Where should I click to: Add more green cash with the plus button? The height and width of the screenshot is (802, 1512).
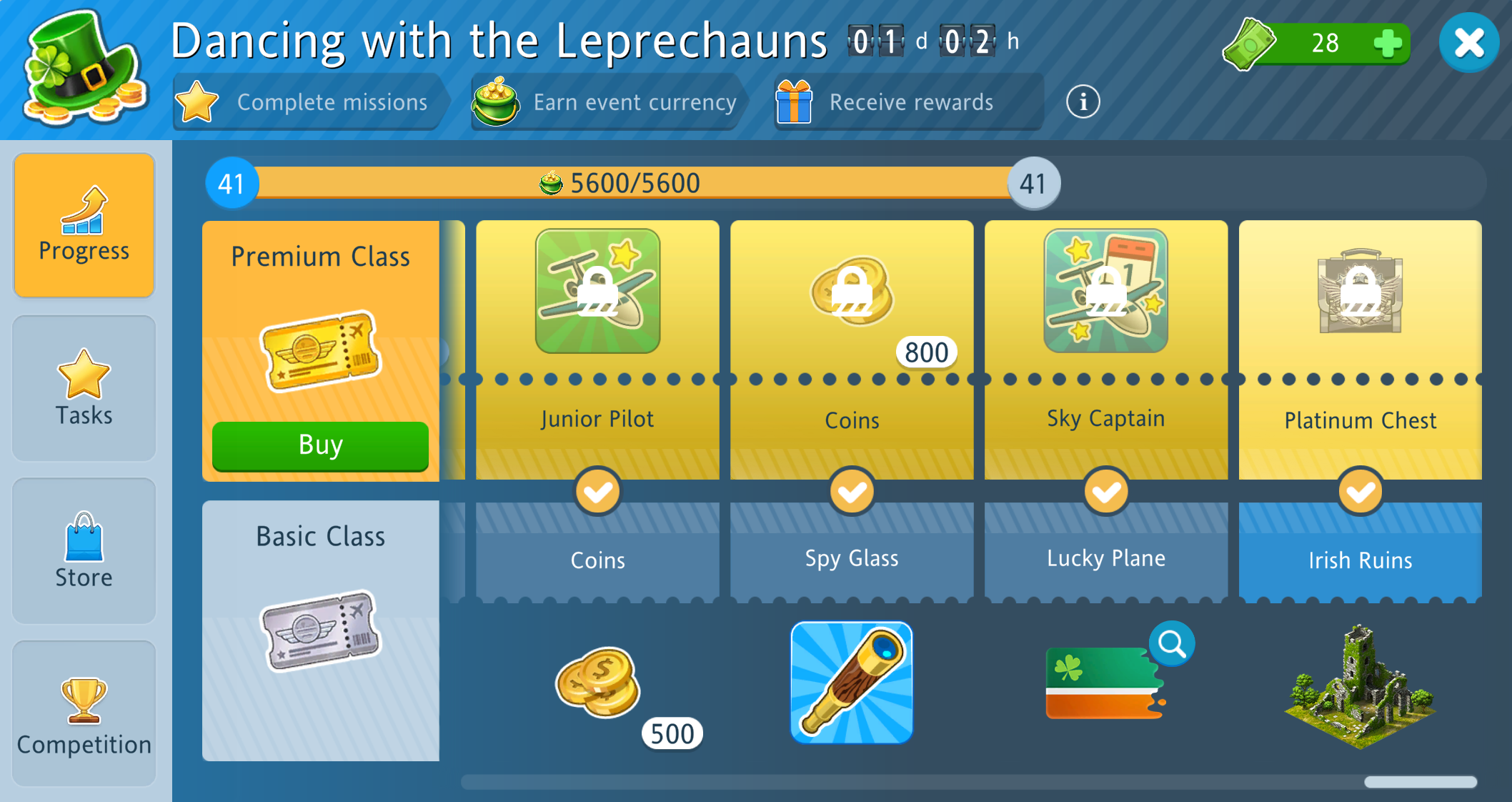[1387, 43]
